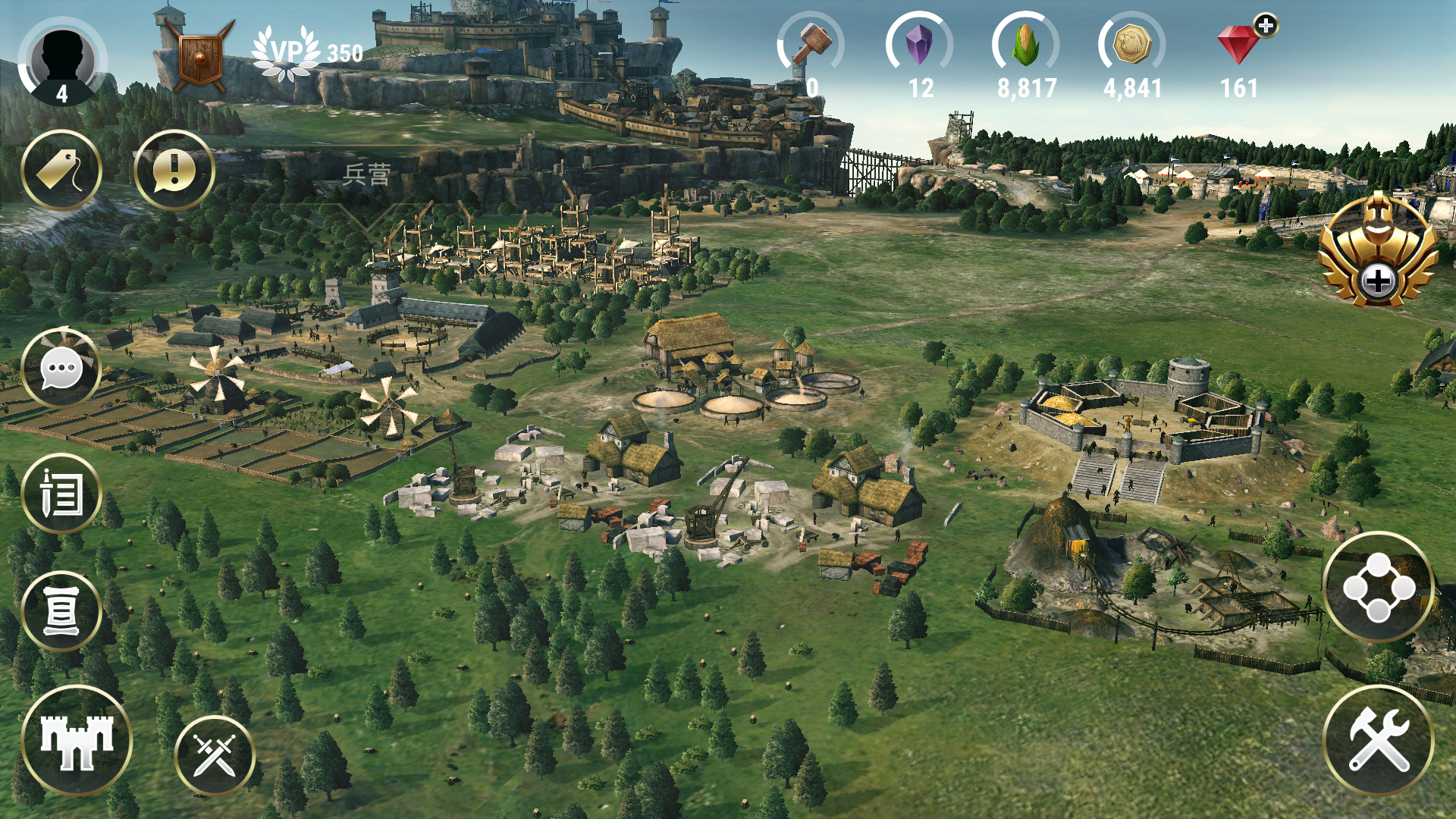
Task: Buy more red gems with plus
Action: pos(1265,26)
